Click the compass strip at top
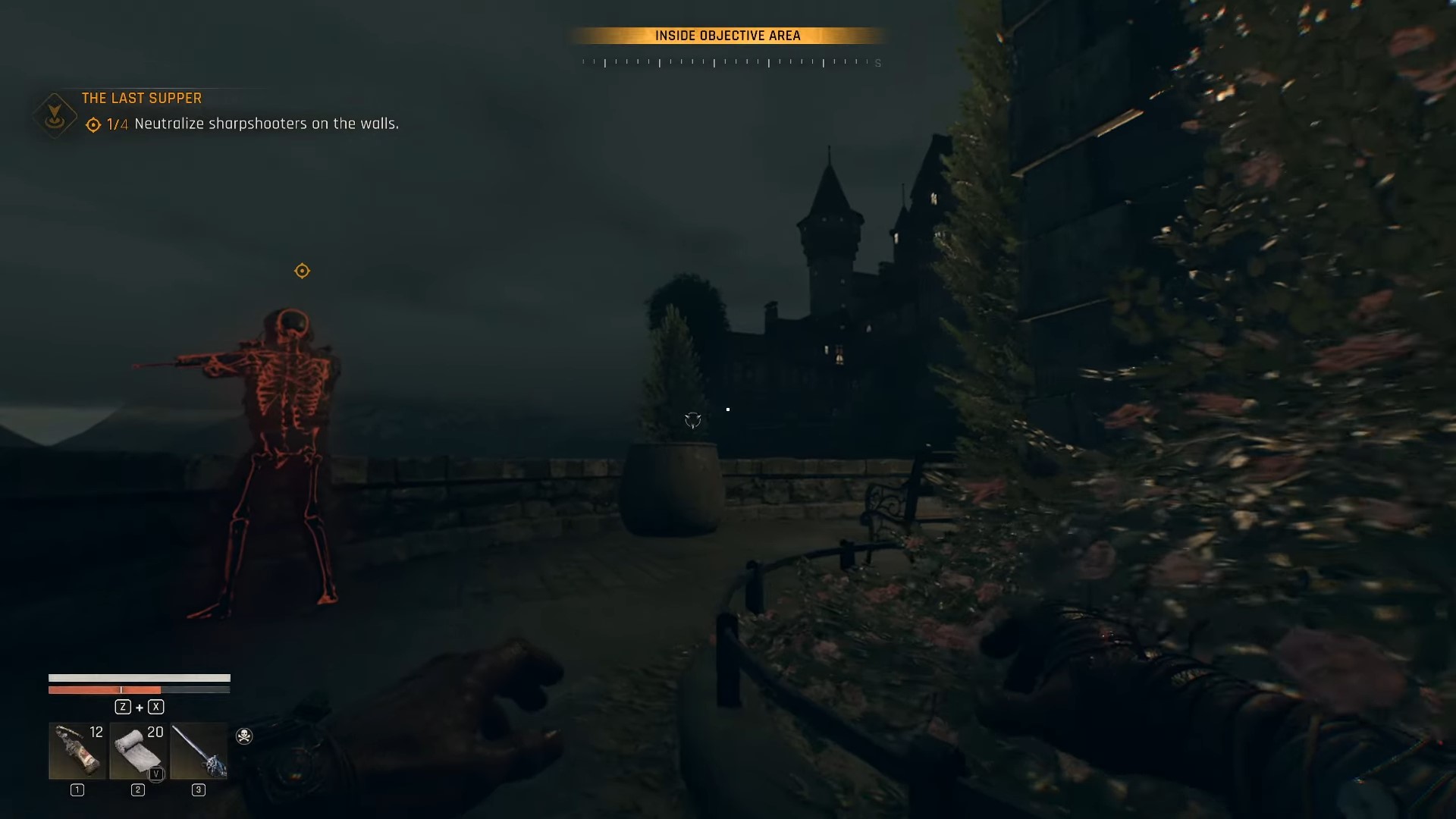Image resolution: width=1456 pixels, height=819 pixels. pyautogui.click(x=728, y=62)
